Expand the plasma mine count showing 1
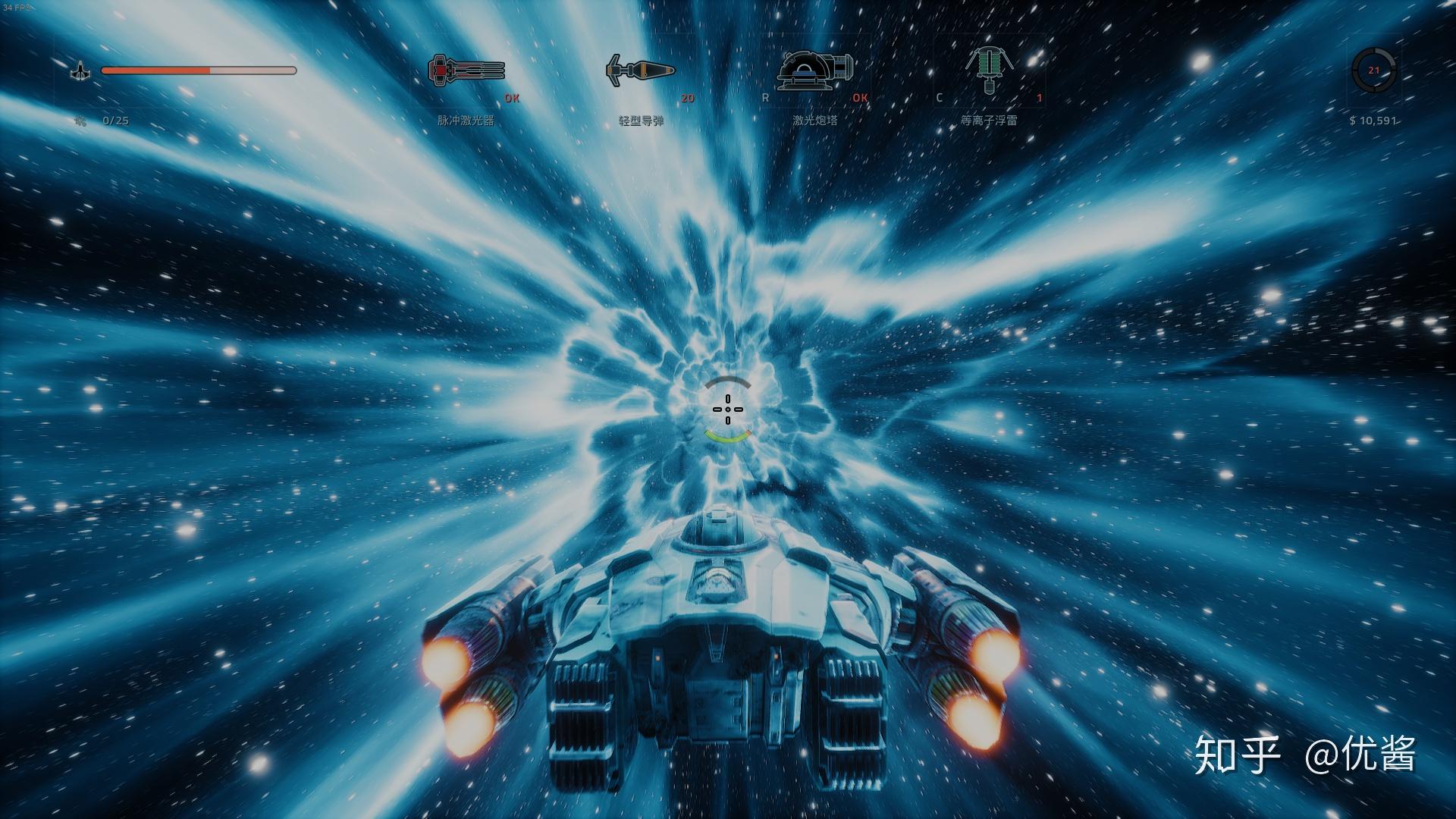Screen dimensions: 1456x819 tap(1040, 98)
